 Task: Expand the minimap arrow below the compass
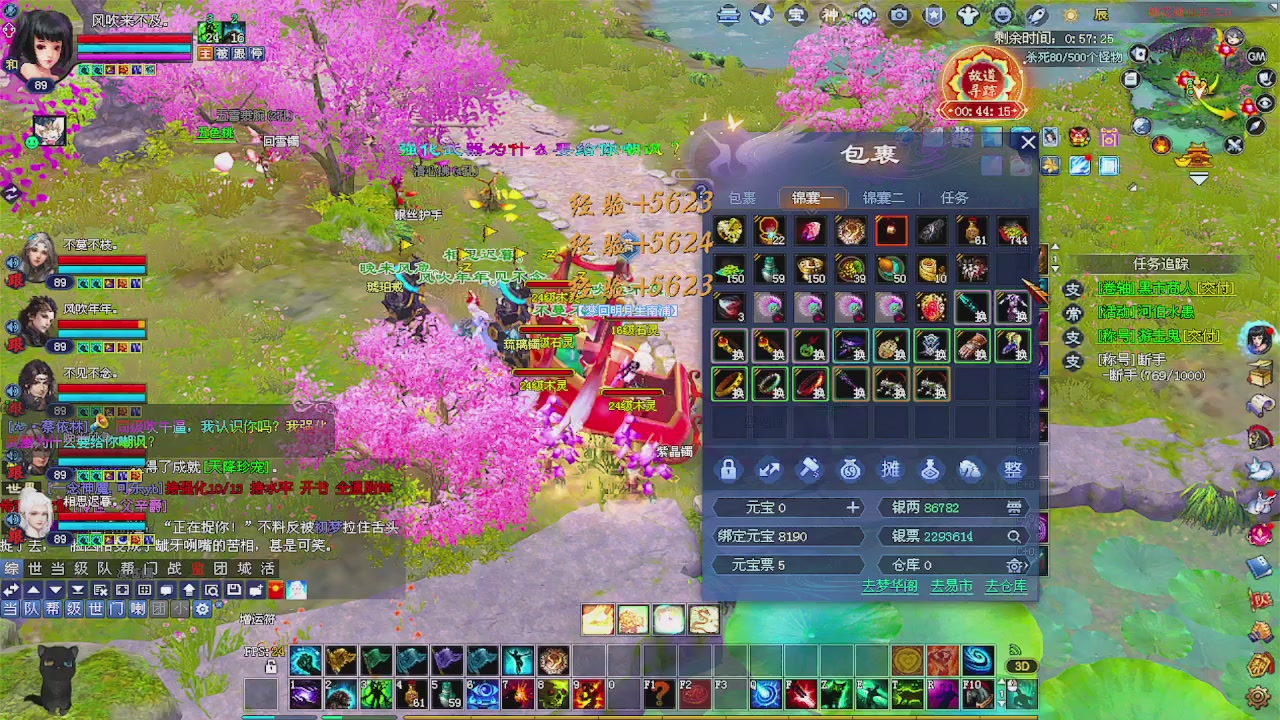[1197, 178]
